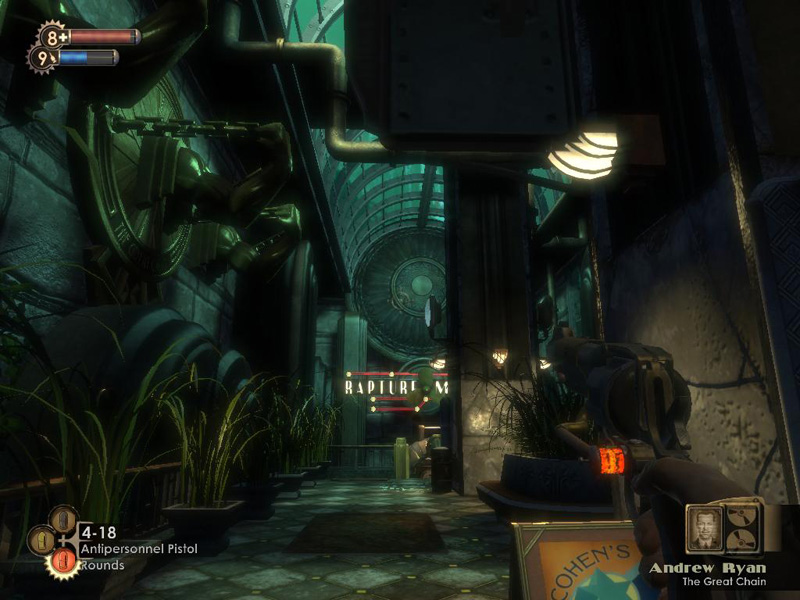Select the EVE hypo syringe counter icon
Viewport: 800px width, 600px height.
[x=42, y=58]
